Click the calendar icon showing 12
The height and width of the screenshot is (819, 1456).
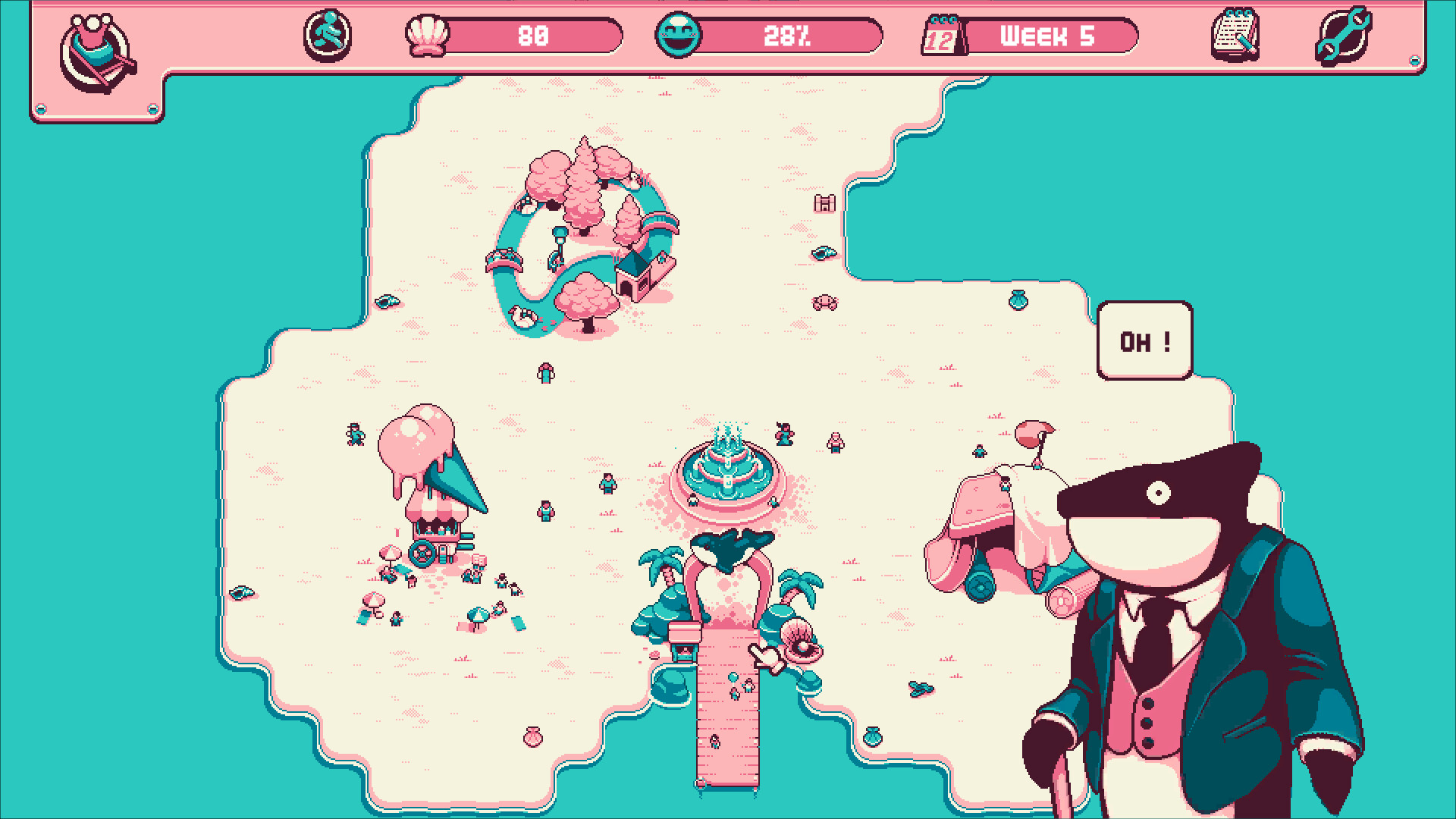tap(943, 34)
